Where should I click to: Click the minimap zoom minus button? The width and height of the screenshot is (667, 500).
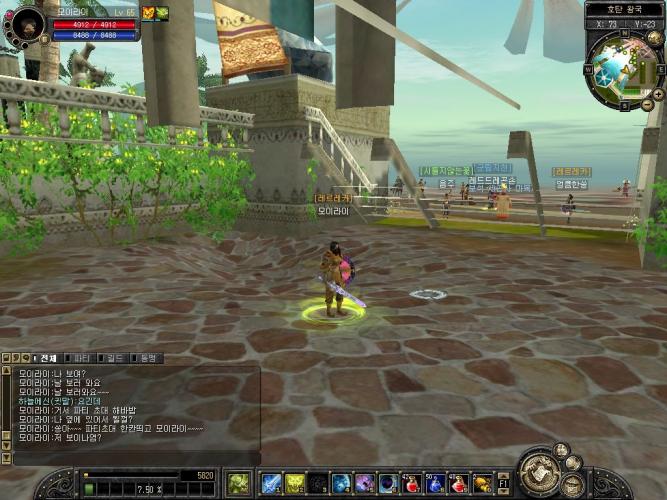[x=647, y=104]
